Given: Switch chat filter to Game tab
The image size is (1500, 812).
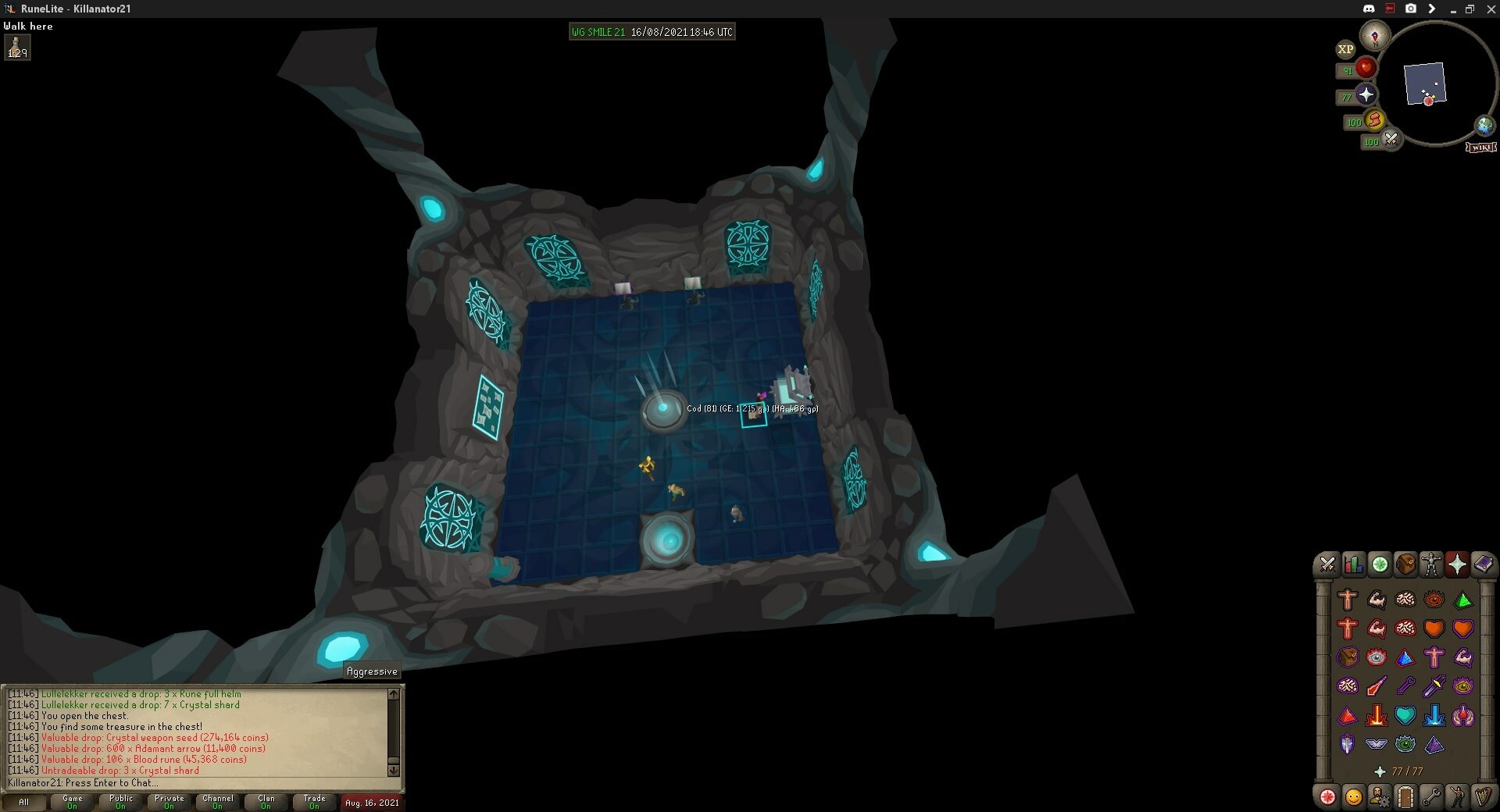Looking at the screenshot, I should point(73,802).
